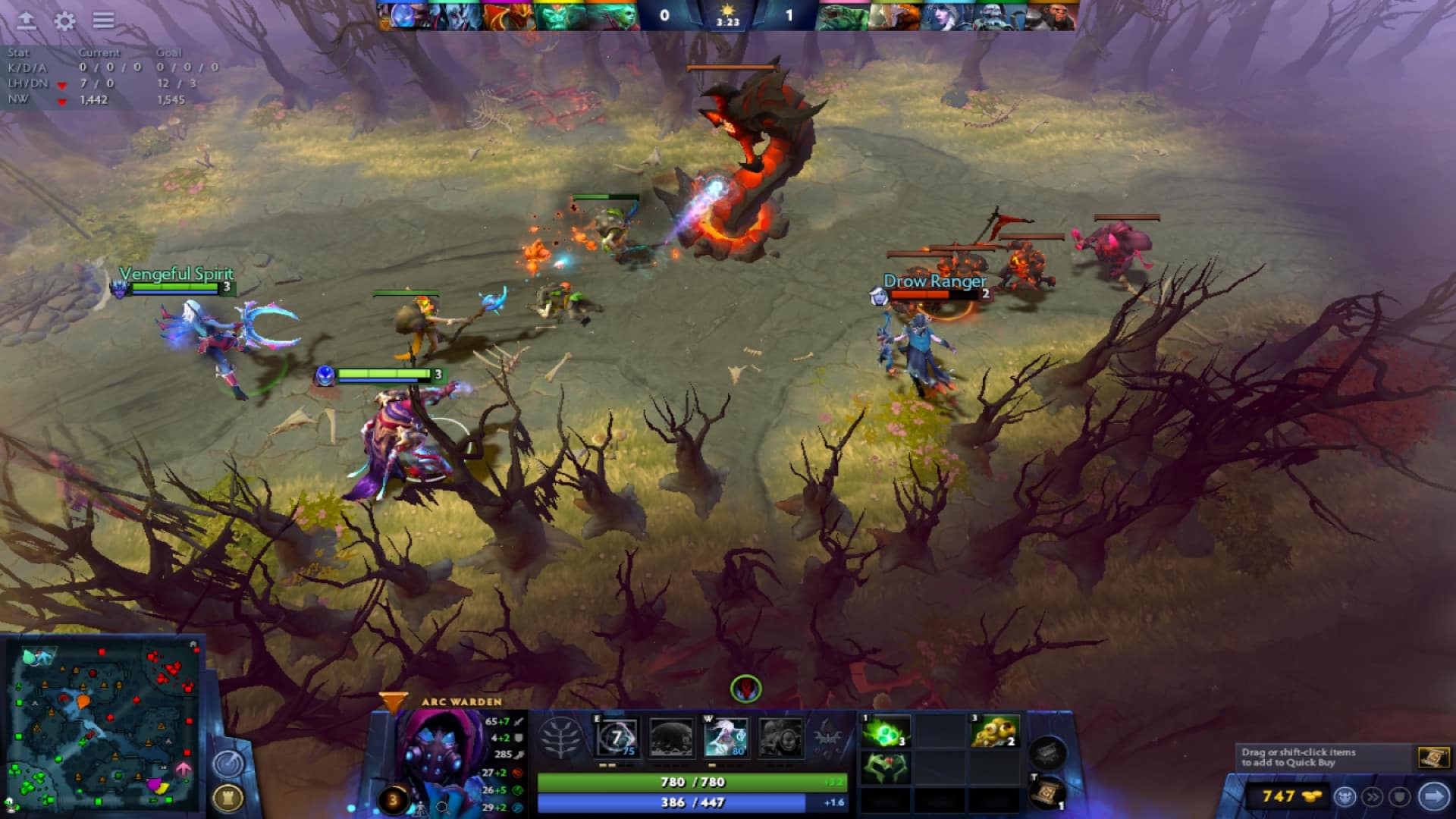
Task: Select the Flux ability (E)
Action: tap(616, 737)
